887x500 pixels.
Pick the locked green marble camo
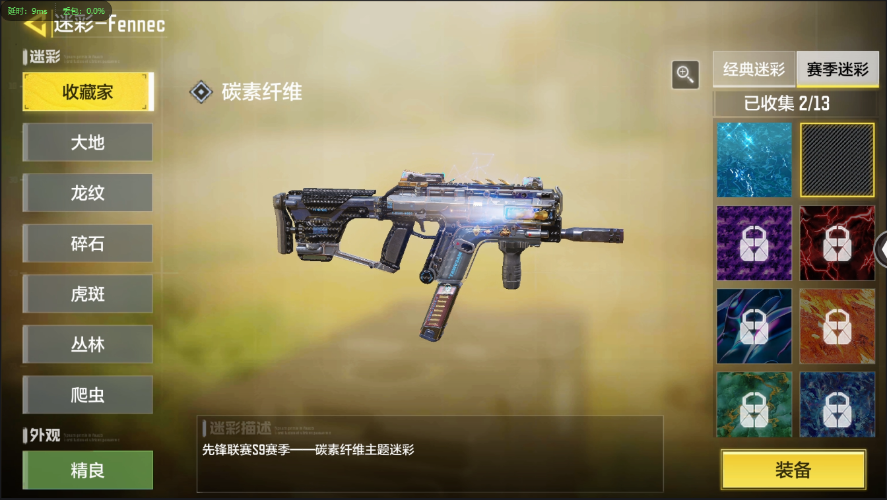(x=754, y=405)
